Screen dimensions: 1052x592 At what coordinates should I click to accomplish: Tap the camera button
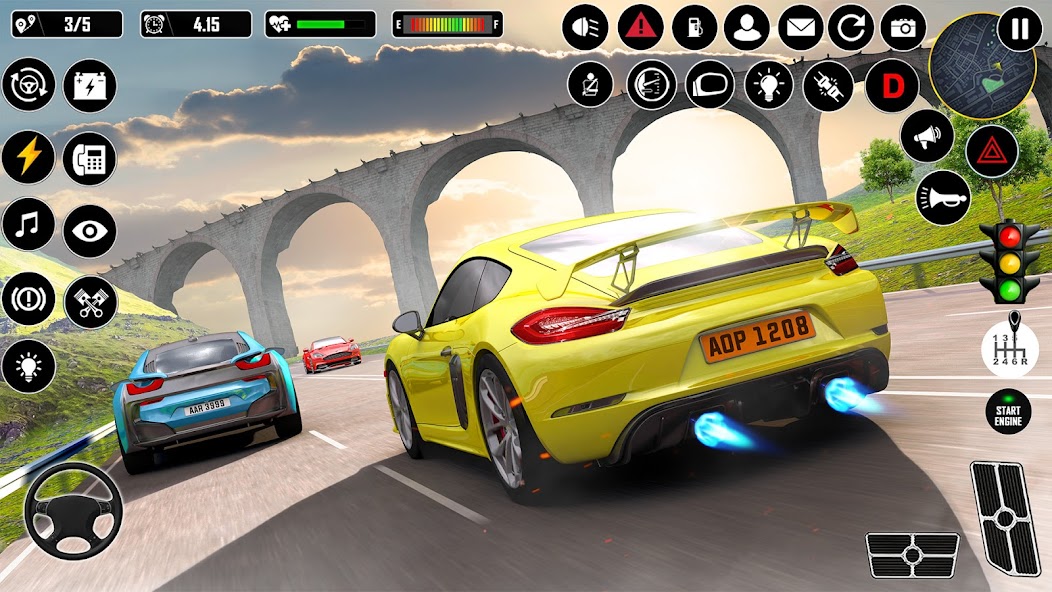tap(903, 28)
